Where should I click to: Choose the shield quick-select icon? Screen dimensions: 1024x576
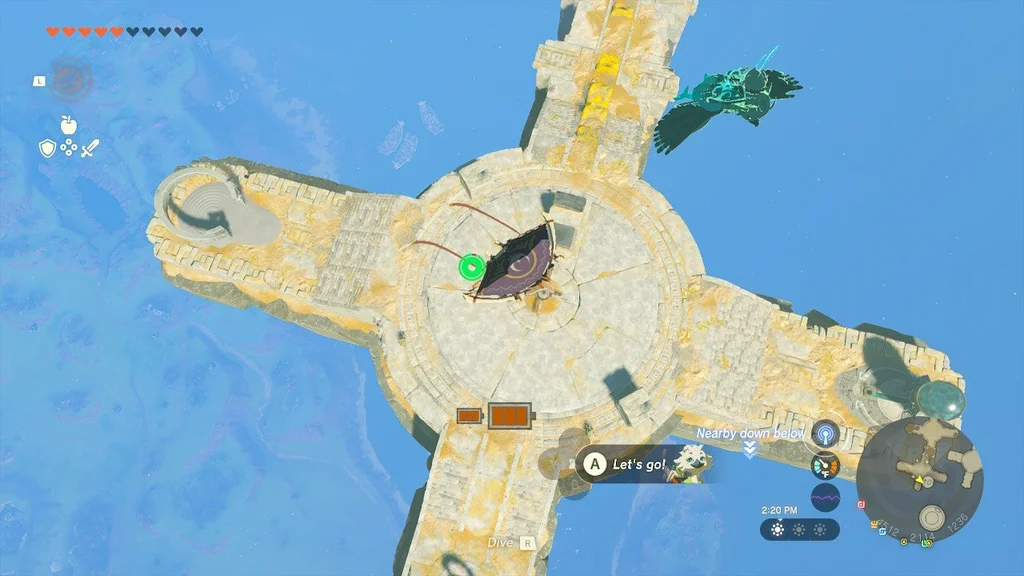pyautogui.click(x=47, y=149)
